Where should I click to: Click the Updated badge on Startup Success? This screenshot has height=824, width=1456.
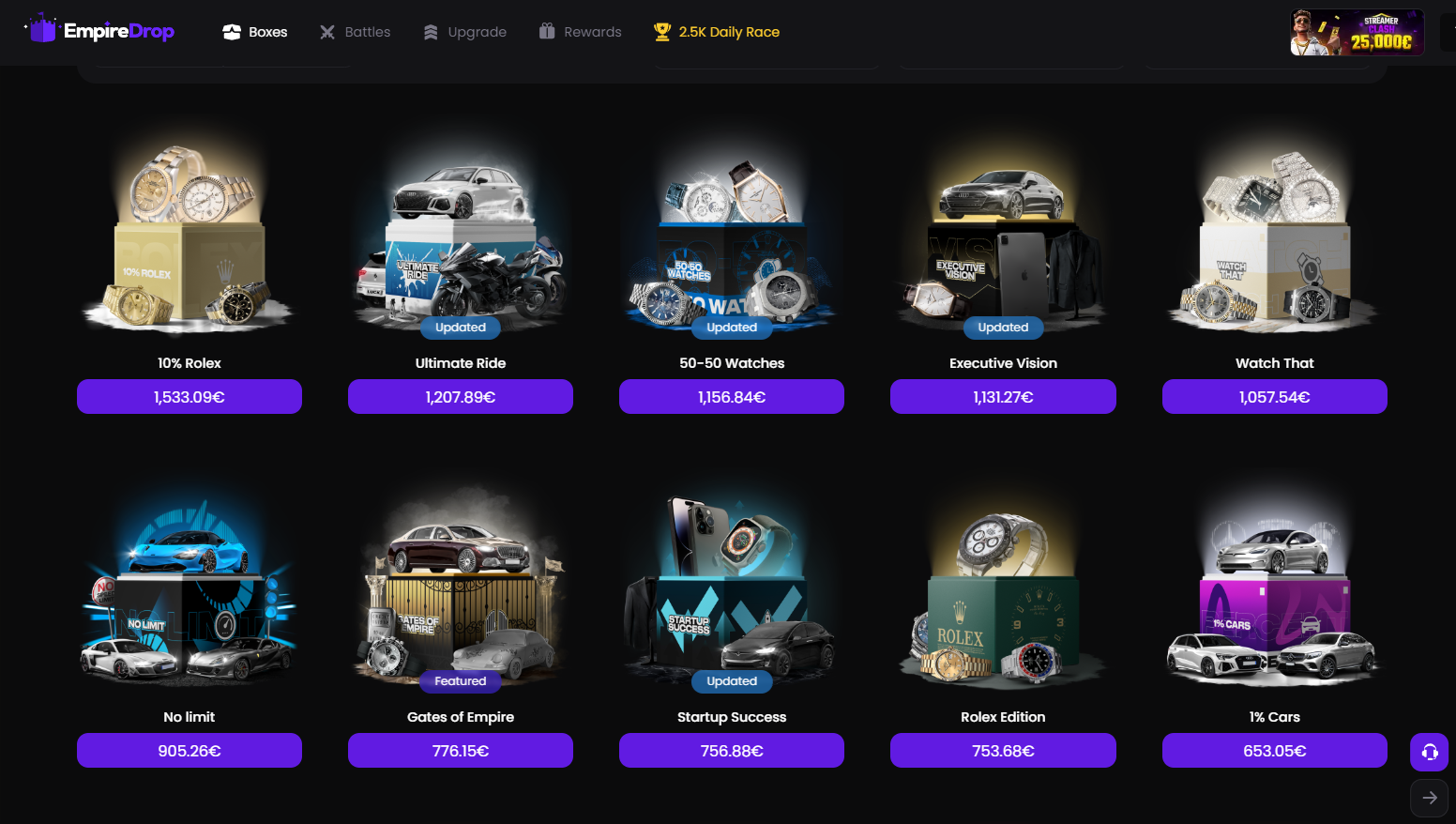(x=731, y=681)
